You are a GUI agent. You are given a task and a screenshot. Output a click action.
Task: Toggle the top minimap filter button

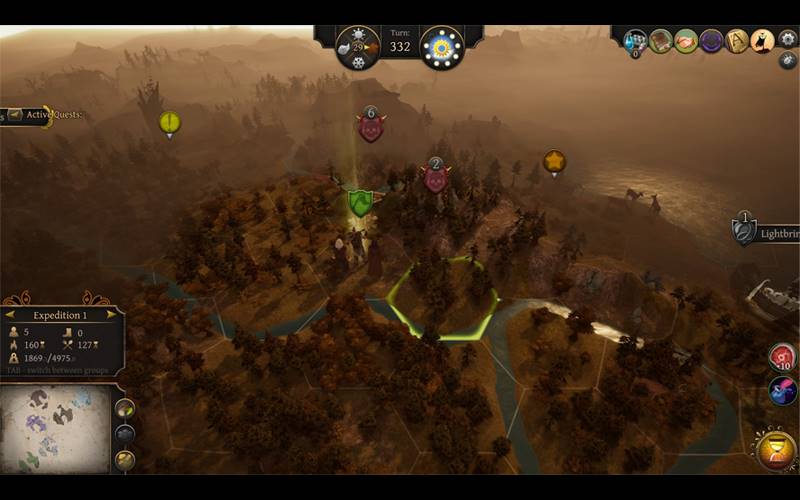(x=125, y=409)
